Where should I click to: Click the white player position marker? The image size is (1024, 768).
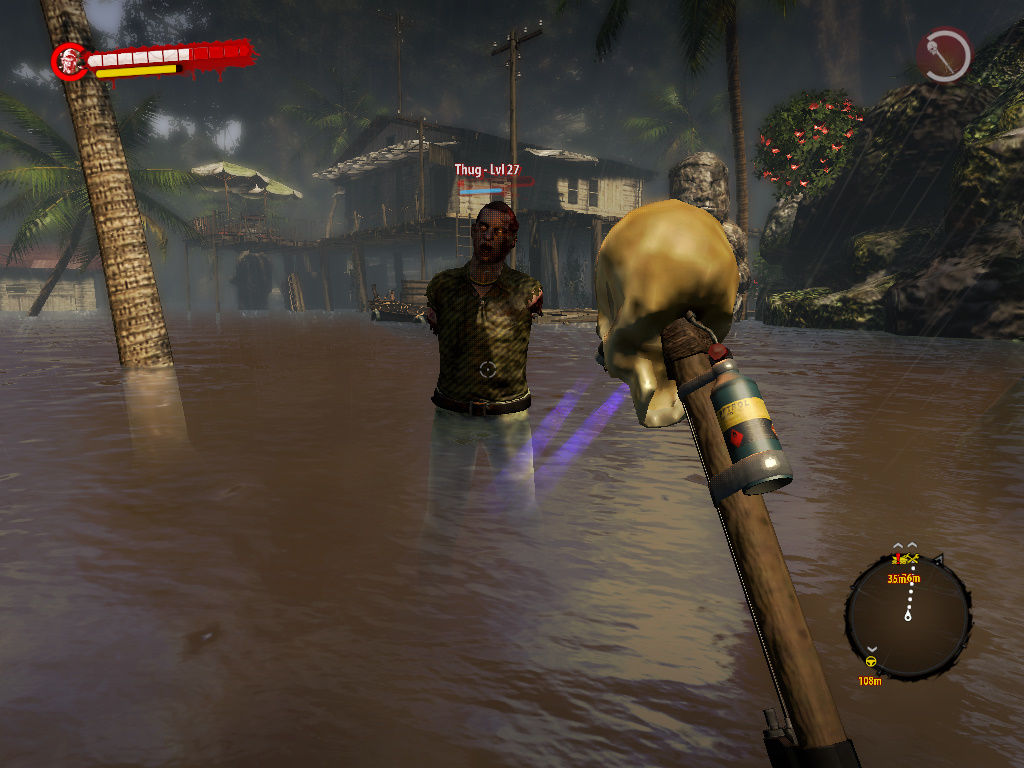[x=908, y=616]
